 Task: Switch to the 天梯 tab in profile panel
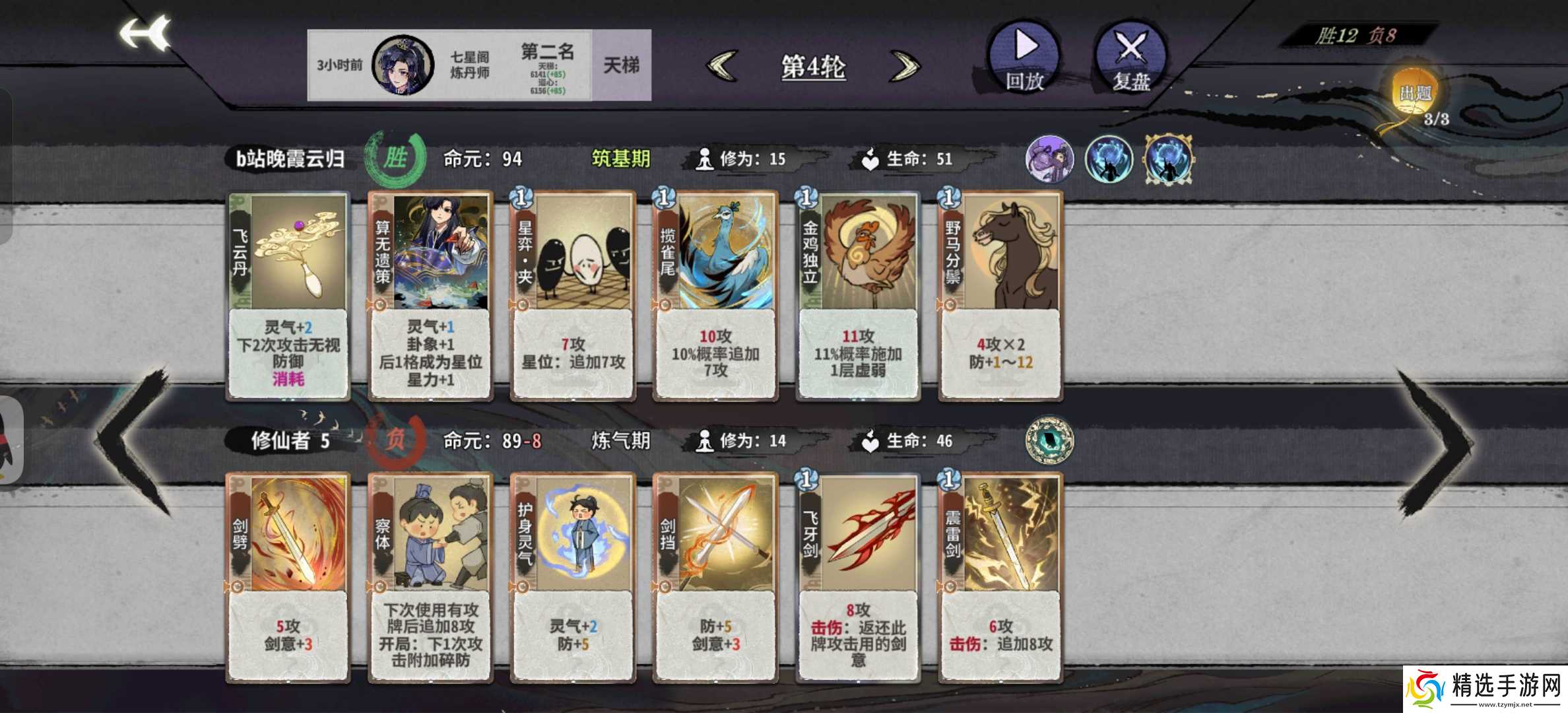620,63
